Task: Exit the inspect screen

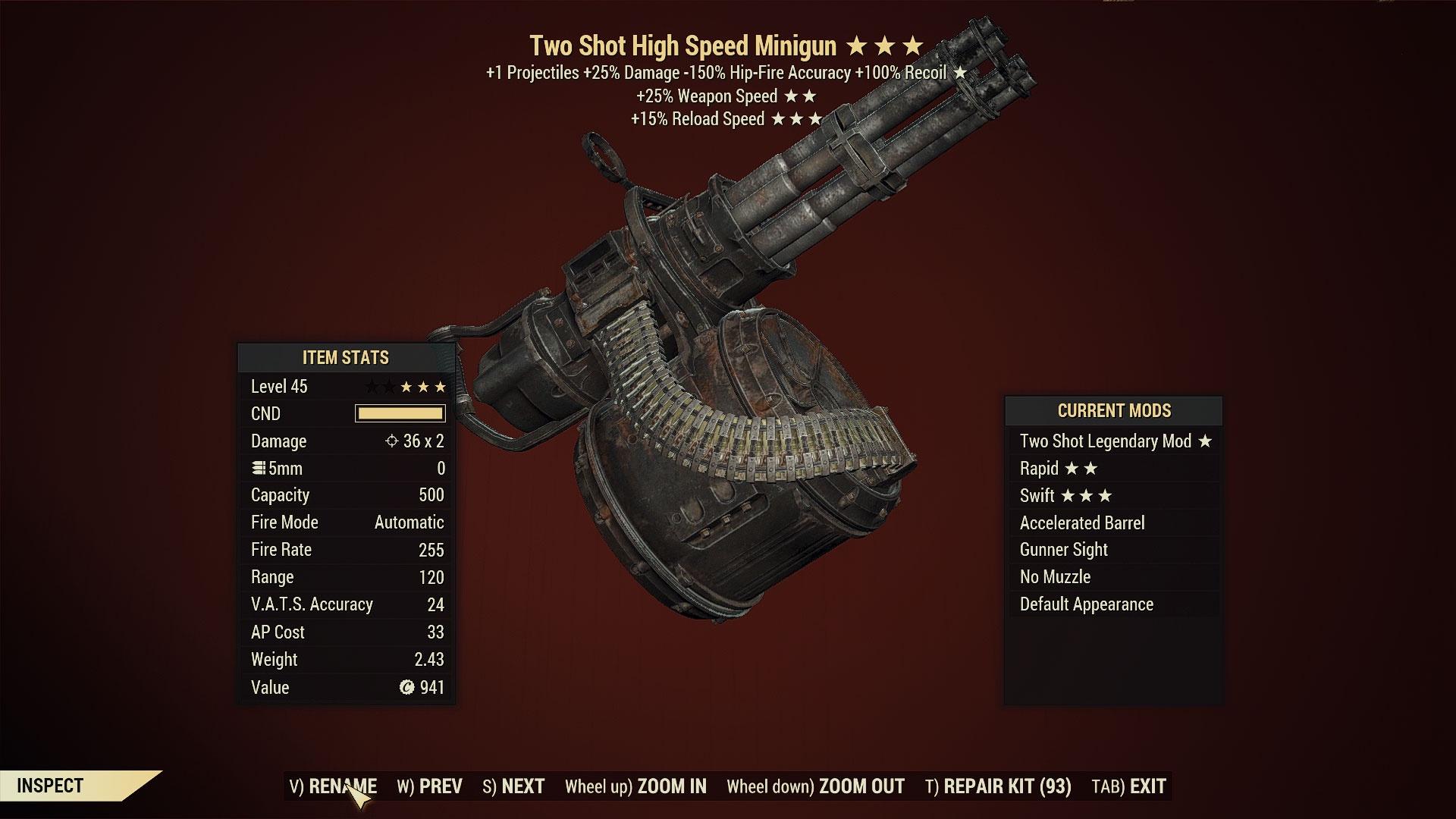Action: 1128,786
